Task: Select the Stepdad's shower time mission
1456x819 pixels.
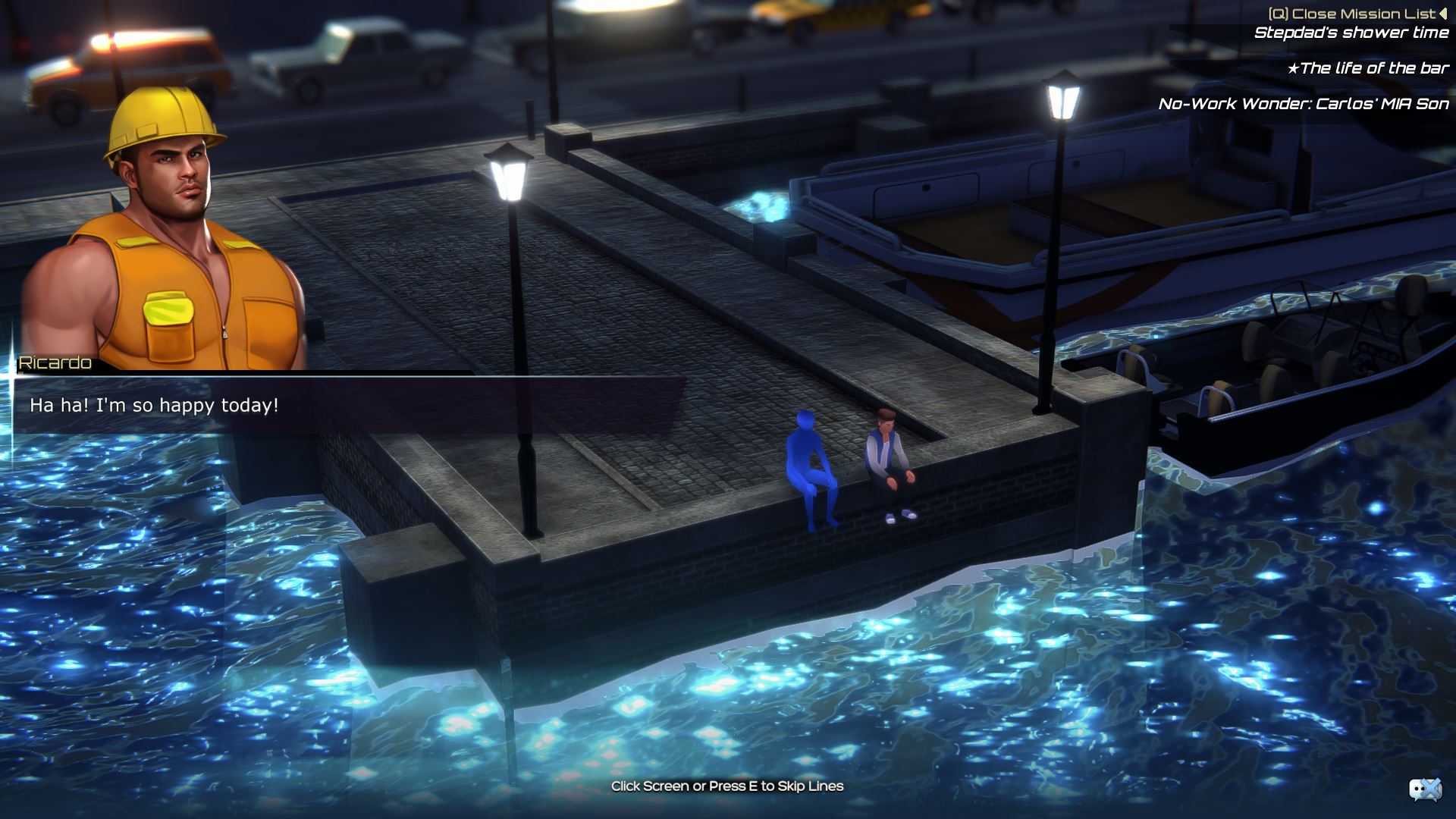Action: pyautogui.click(x=1351, y=33)
